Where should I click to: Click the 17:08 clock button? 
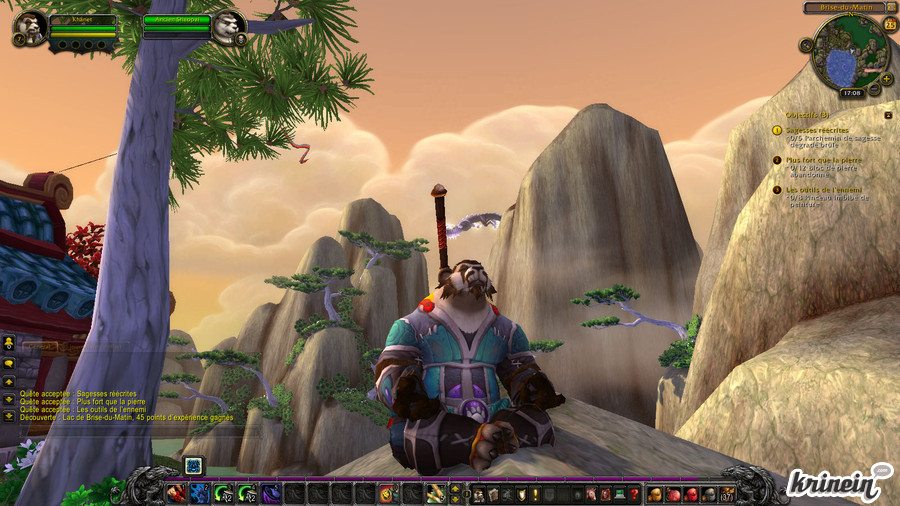pos(851,92)
